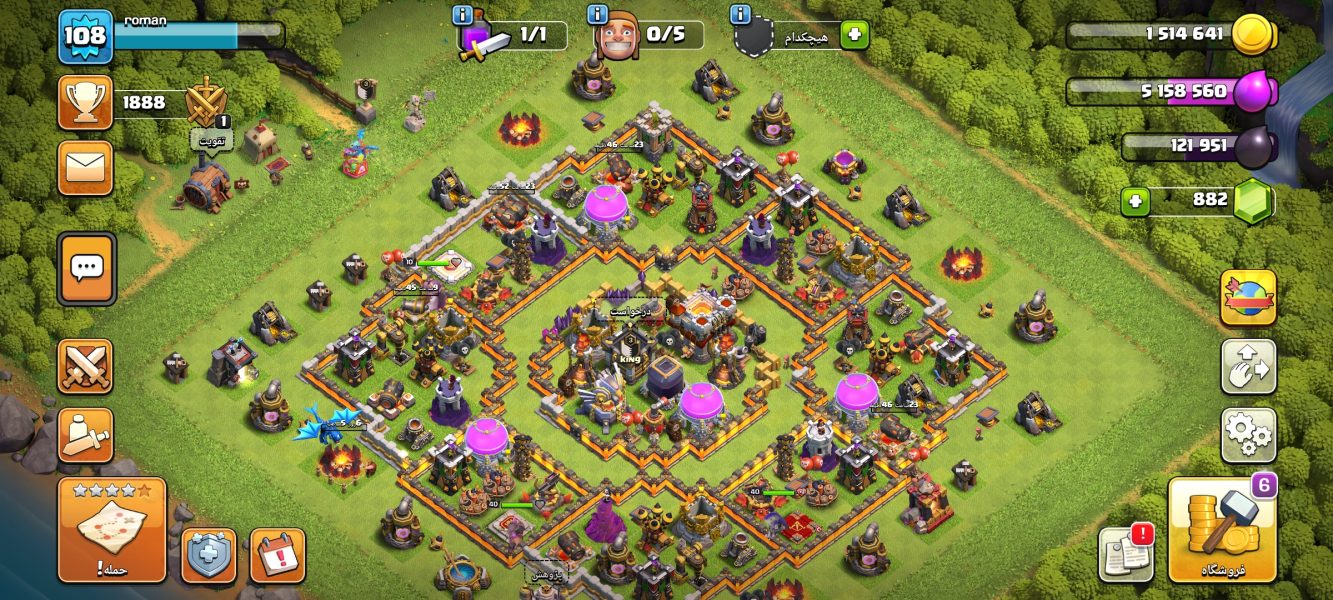Click the green plus beside the shield status
Image resolution: width=1333 pixels, height=600 pixels.
[854, 35]
